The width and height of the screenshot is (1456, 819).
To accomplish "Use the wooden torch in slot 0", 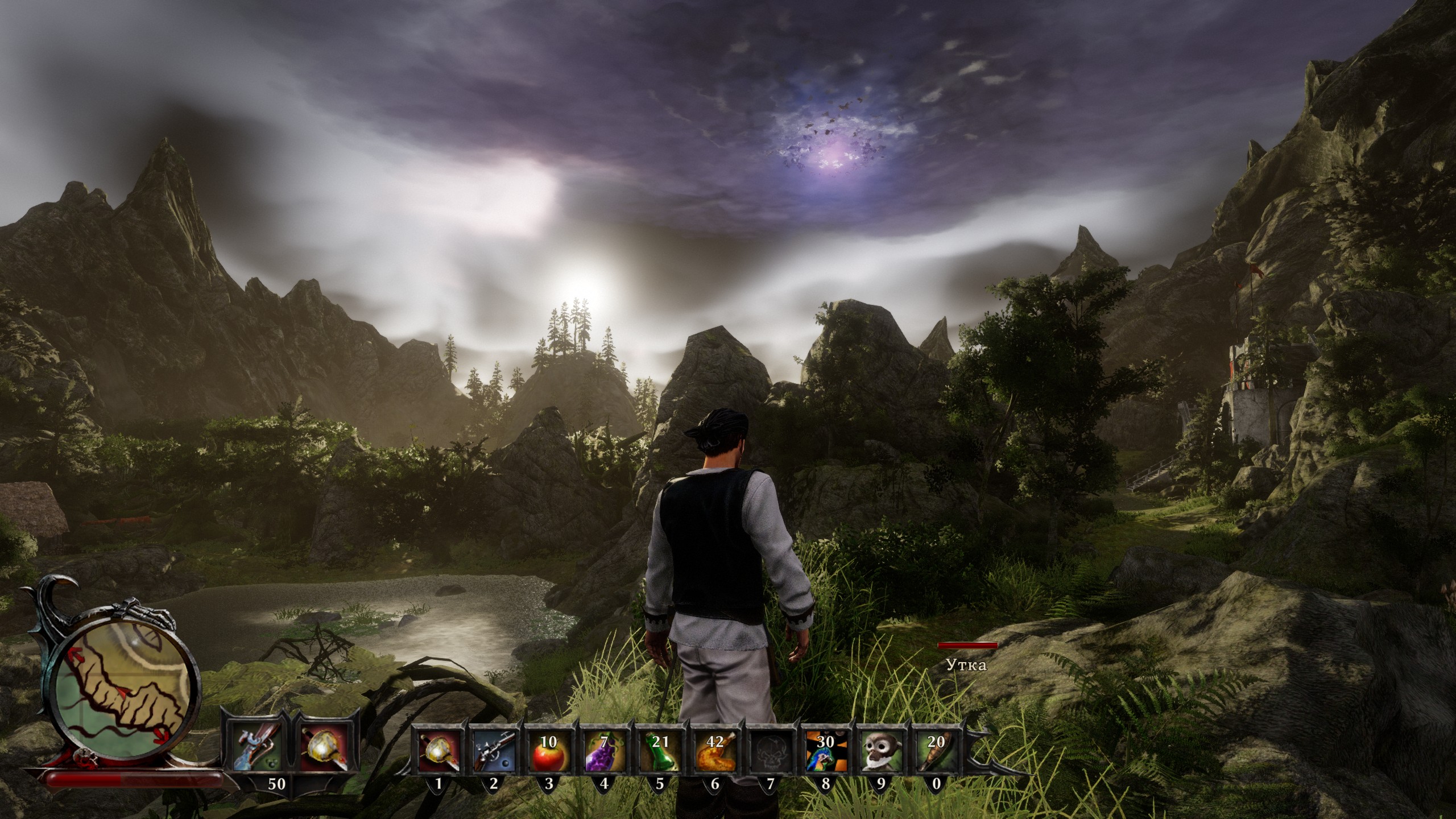I will (936, 750).
